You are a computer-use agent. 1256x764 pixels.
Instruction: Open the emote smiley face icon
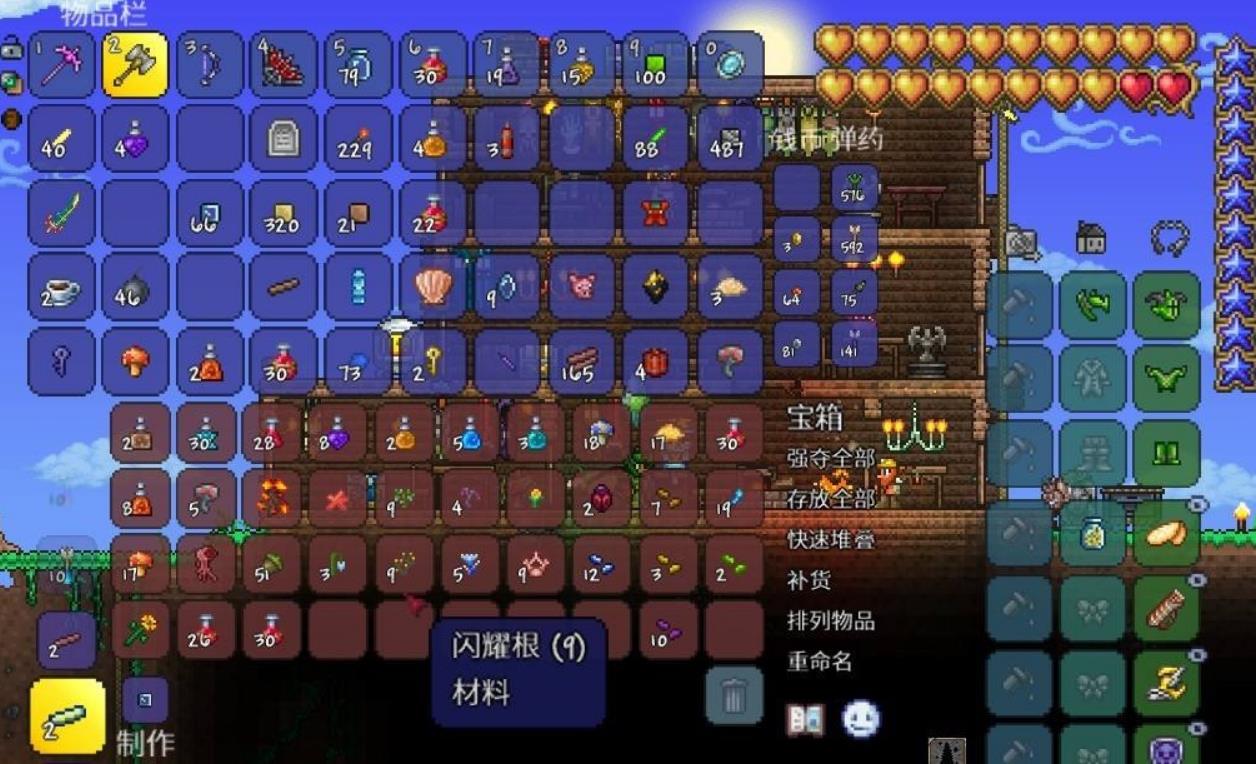click(860, 719)
